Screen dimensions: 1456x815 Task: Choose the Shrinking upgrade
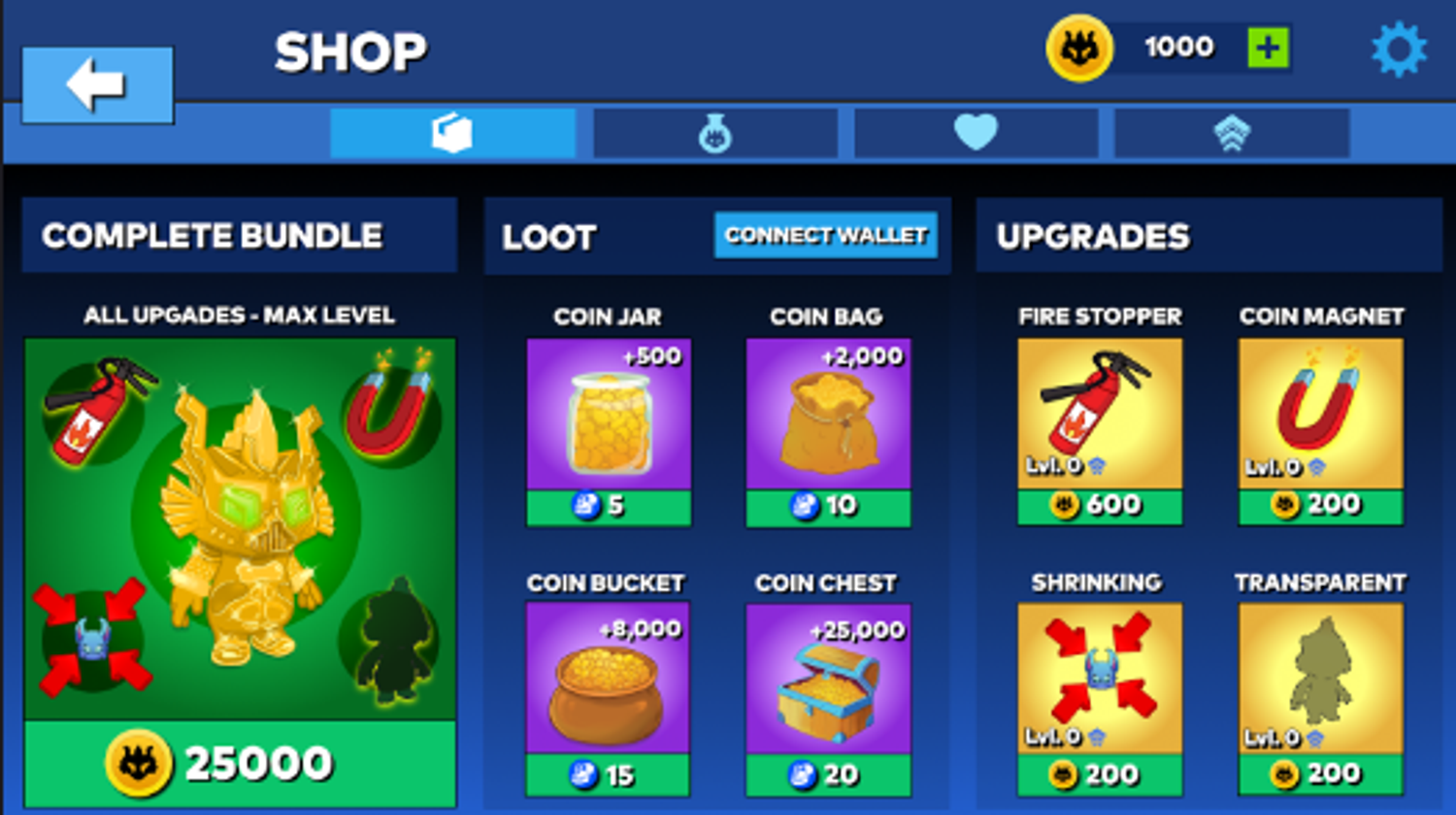pyautogui.click(x=1100, y=774)
